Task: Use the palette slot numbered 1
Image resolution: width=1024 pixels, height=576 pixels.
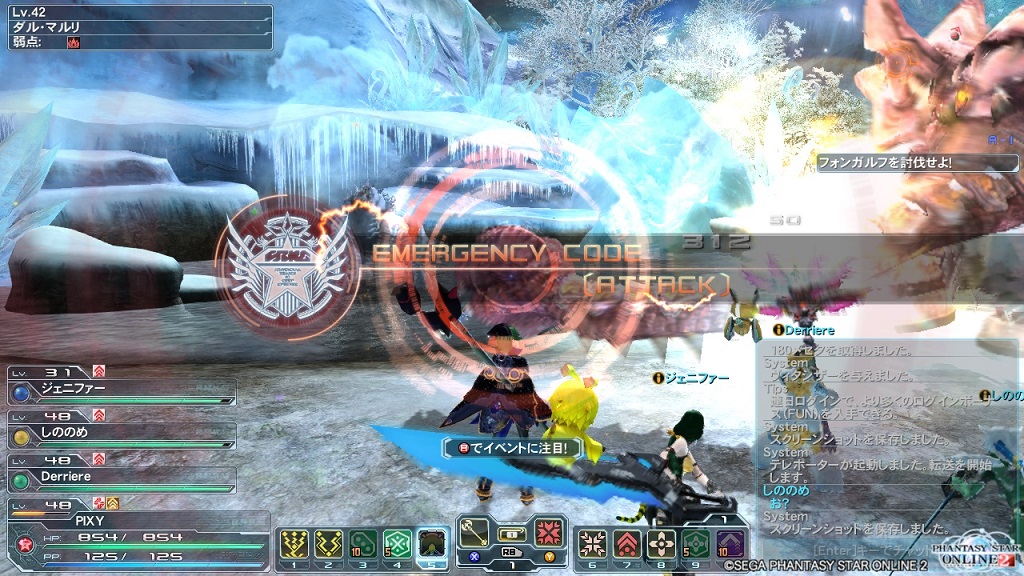Action: click(295, 545)
